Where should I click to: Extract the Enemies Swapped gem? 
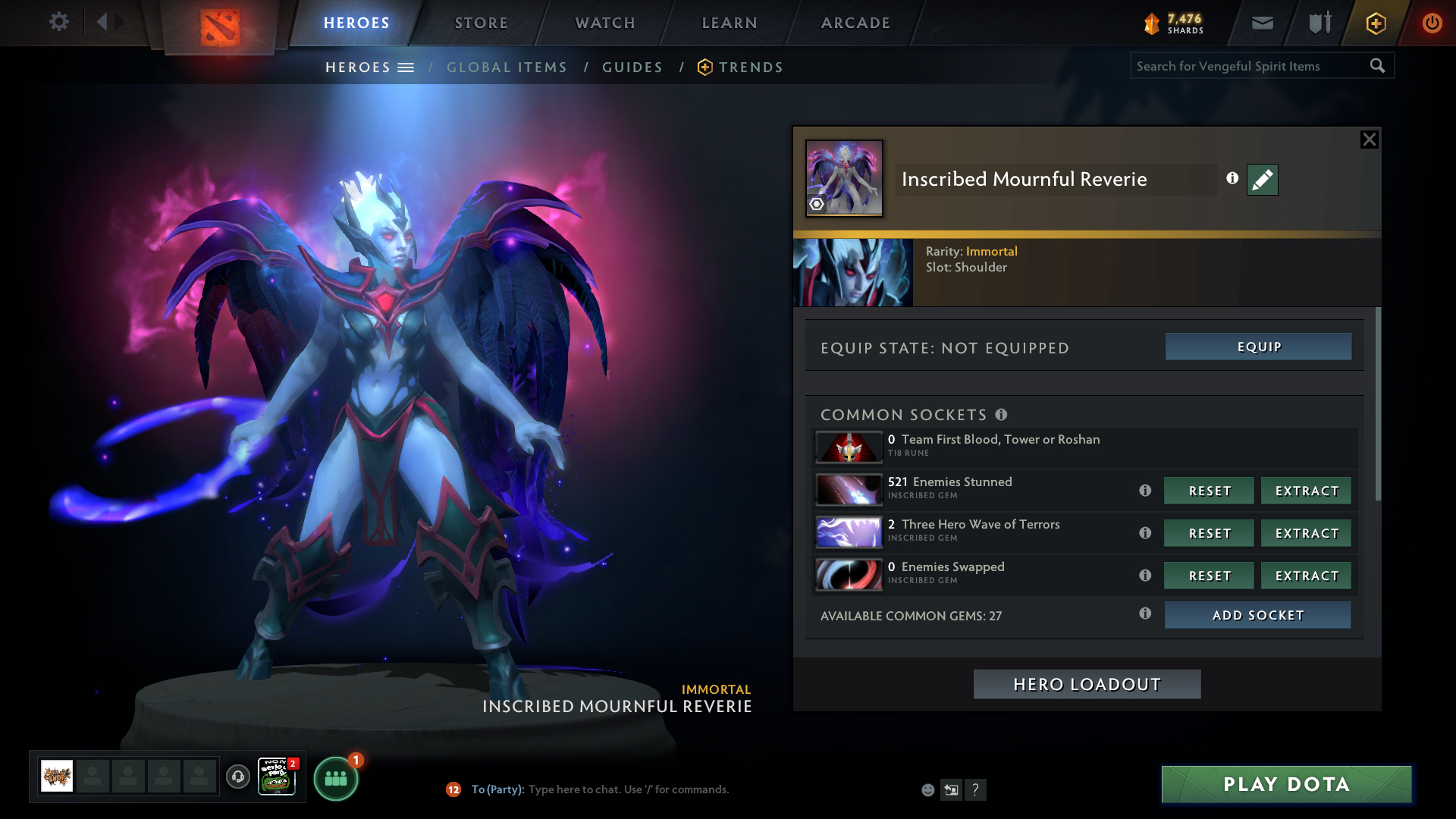click(x=1306, y=576)
